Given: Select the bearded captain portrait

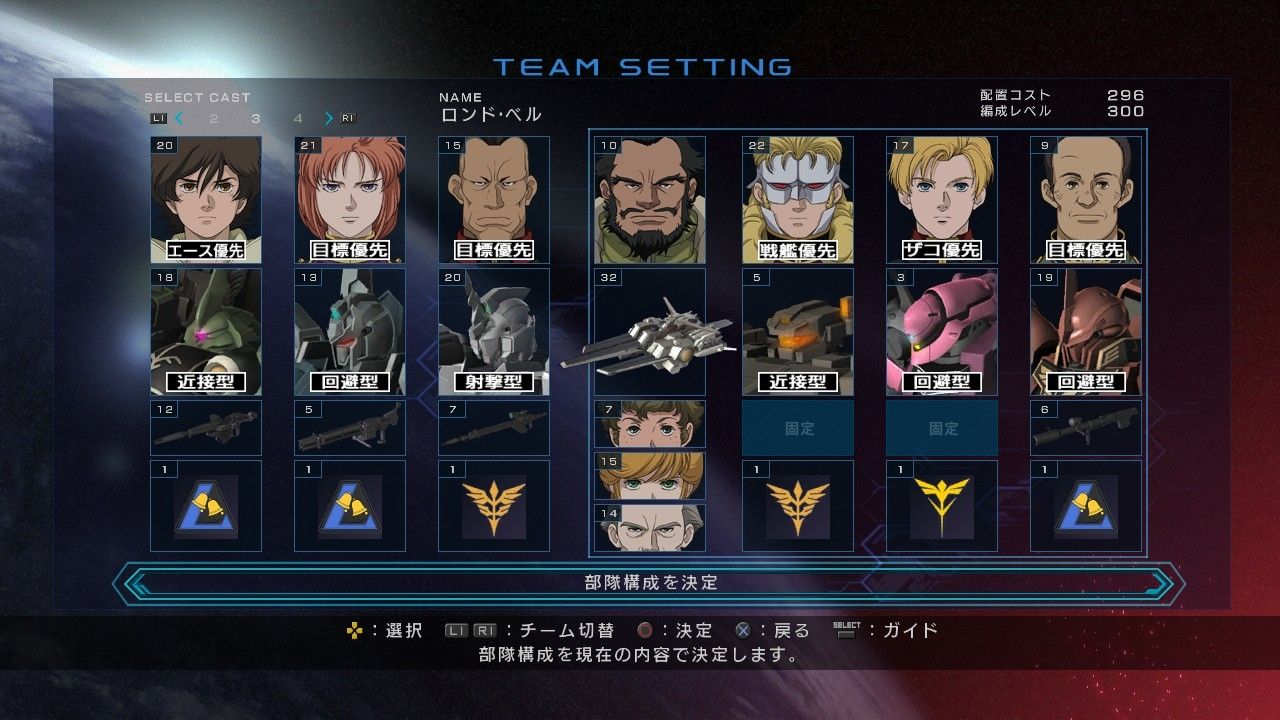Looking at the screenshot, I should point(650,199).
